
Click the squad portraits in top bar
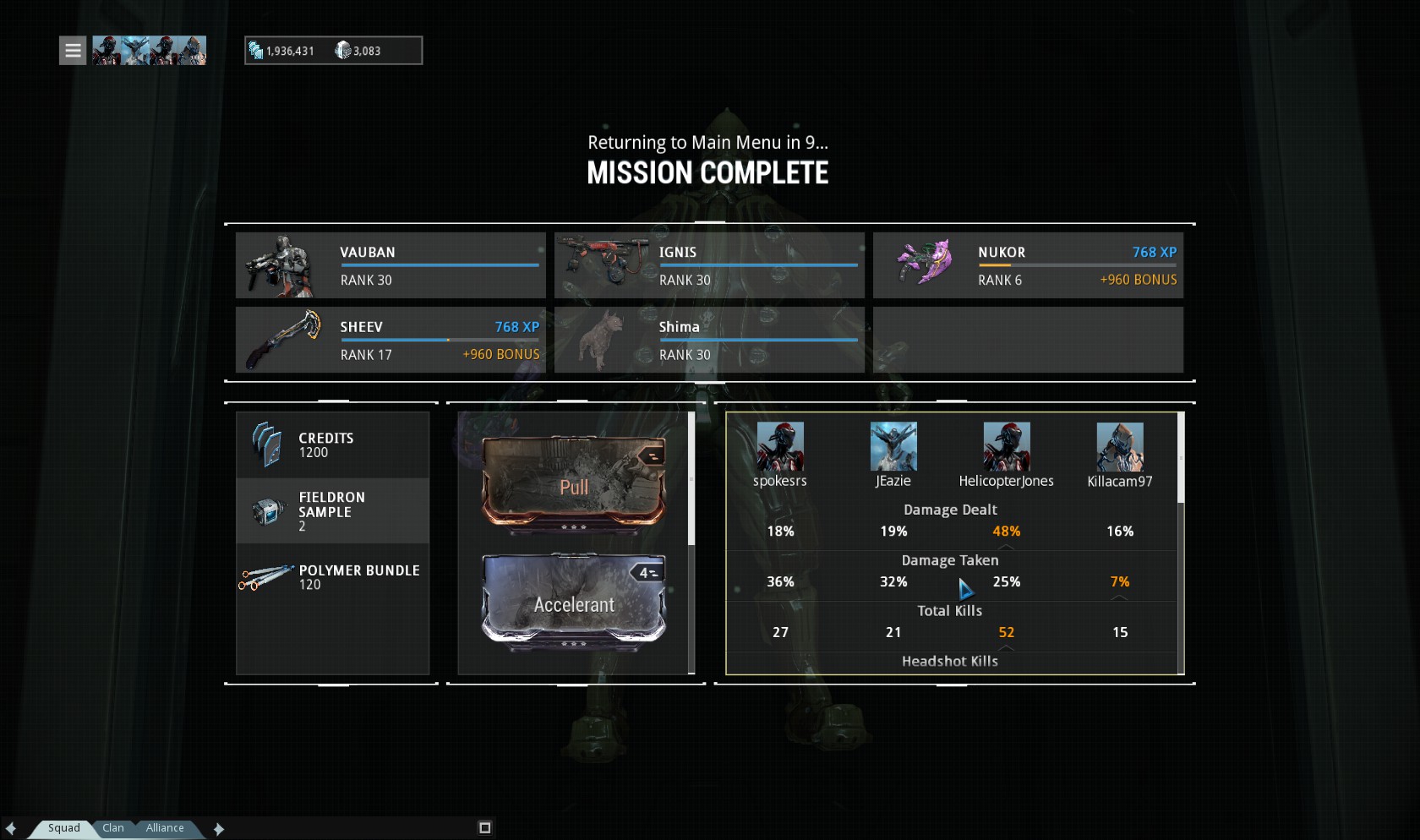[x=149, y=51]
